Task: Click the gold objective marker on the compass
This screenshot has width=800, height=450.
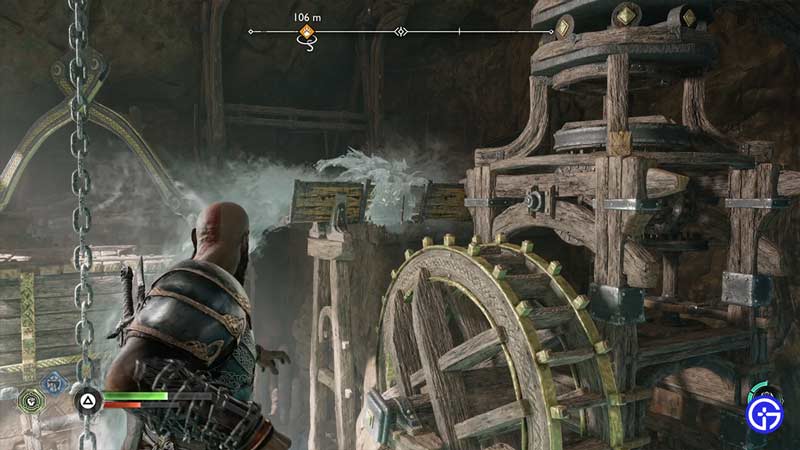Action: (x=307, y=33)
